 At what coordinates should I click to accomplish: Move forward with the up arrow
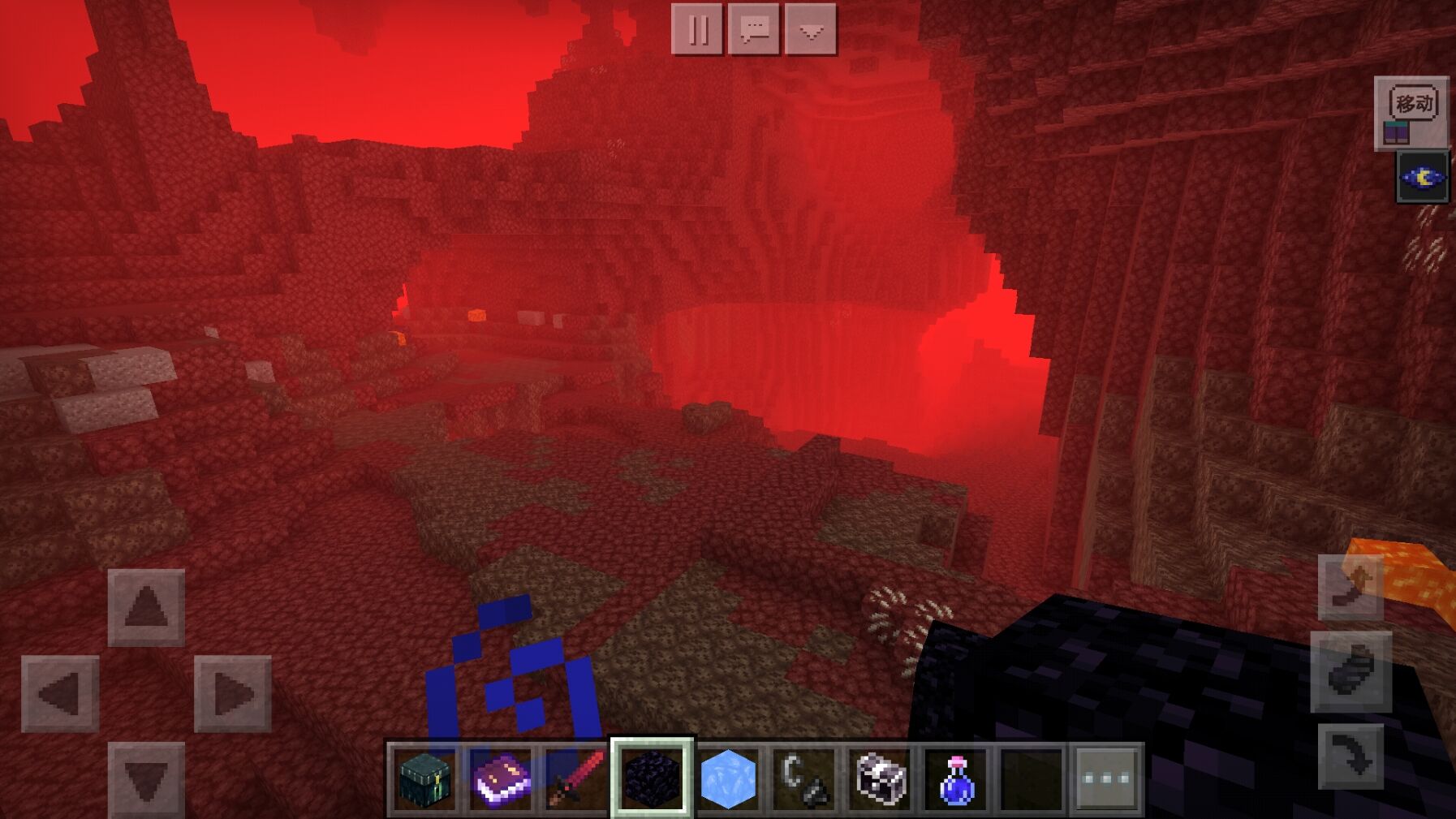coord(146,607)
